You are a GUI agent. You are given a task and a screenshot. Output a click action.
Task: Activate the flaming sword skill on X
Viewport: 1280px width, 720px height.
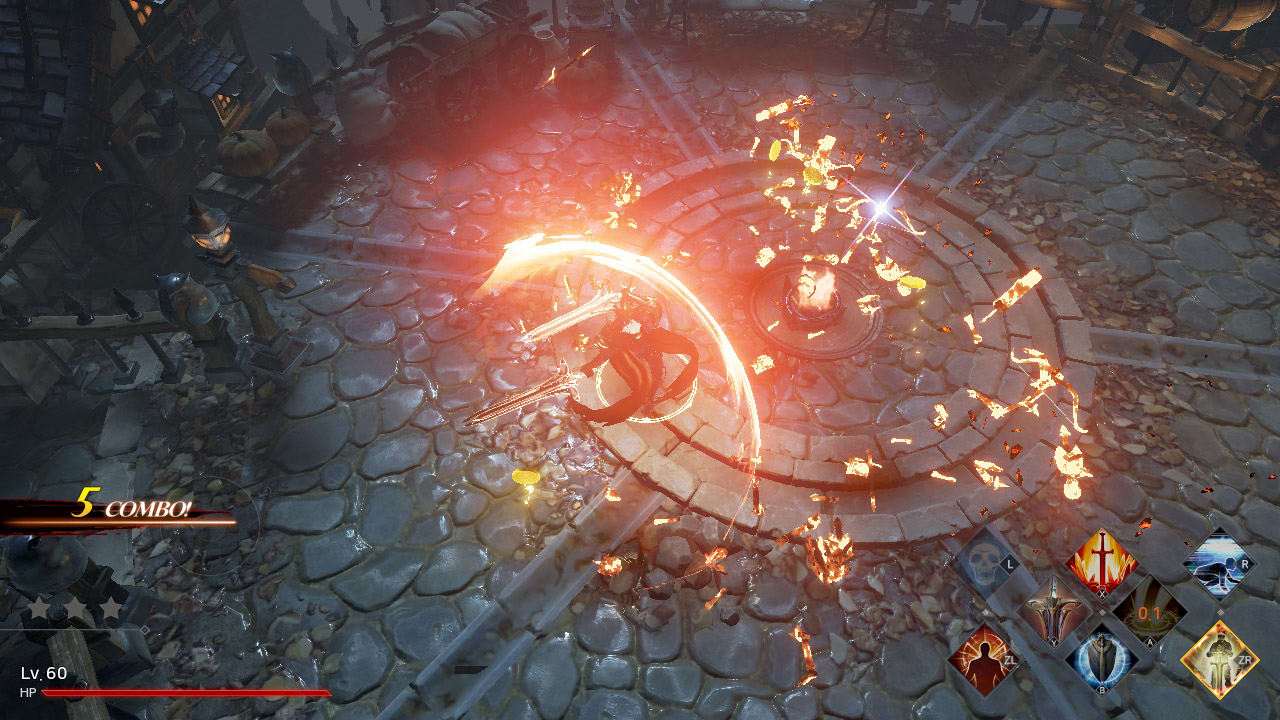(1101, 562)
